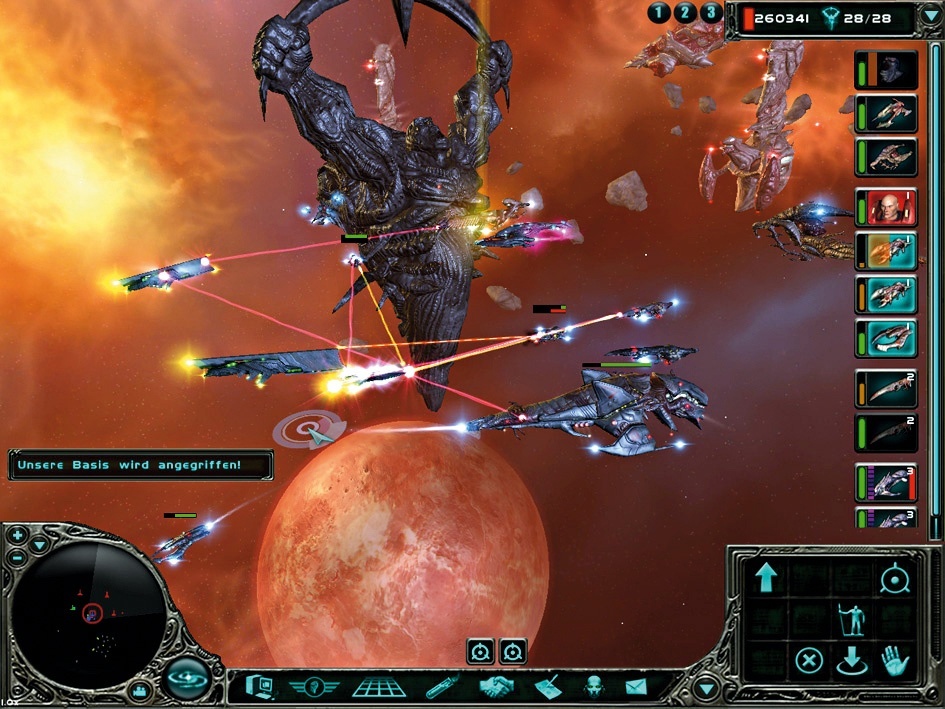Select control group 1
This screenshot has width=945, height=709.
pyautogui.click(x=659, y=13)
